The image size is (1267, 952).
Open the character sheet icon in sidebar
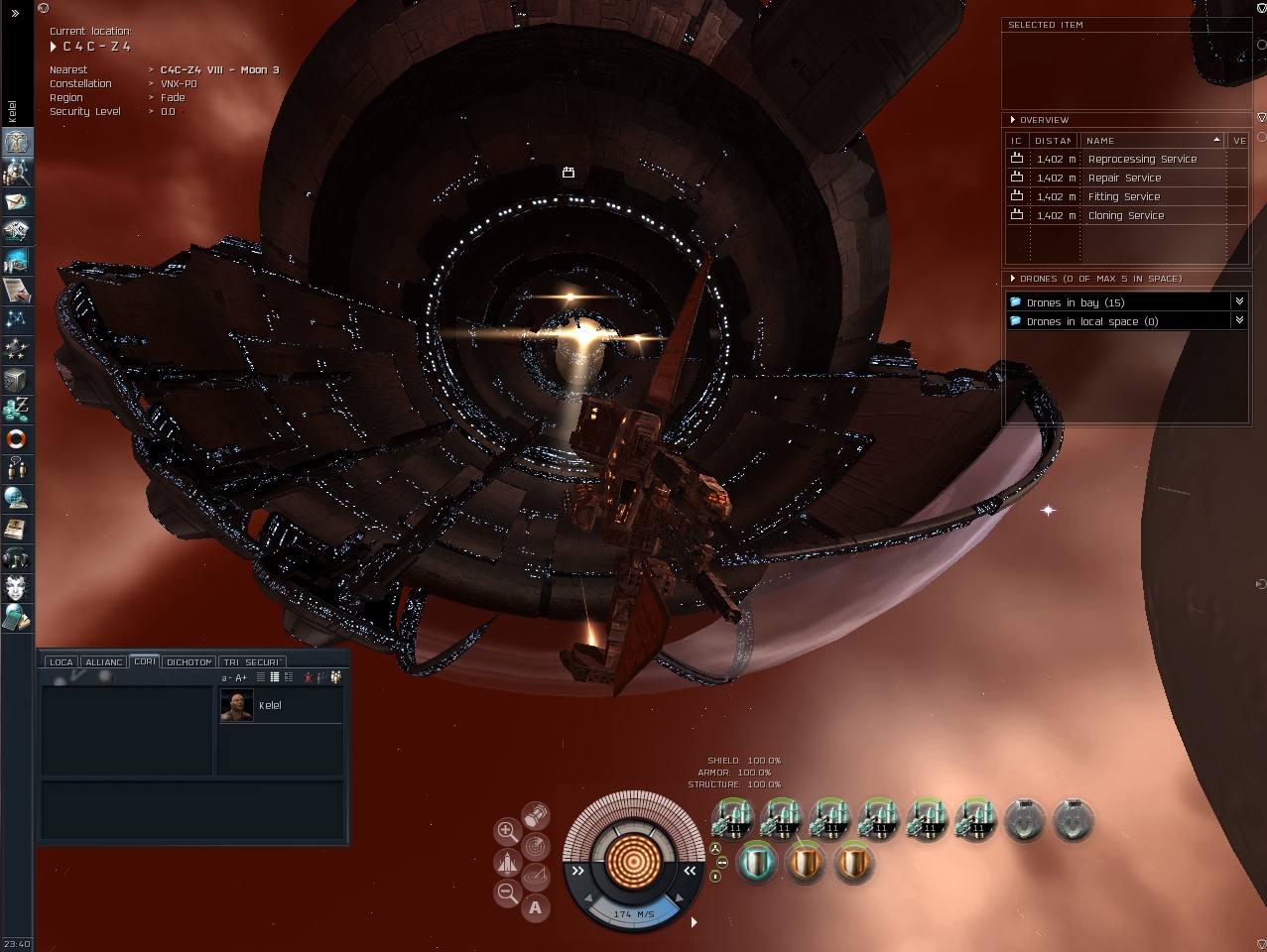point(17,142)
